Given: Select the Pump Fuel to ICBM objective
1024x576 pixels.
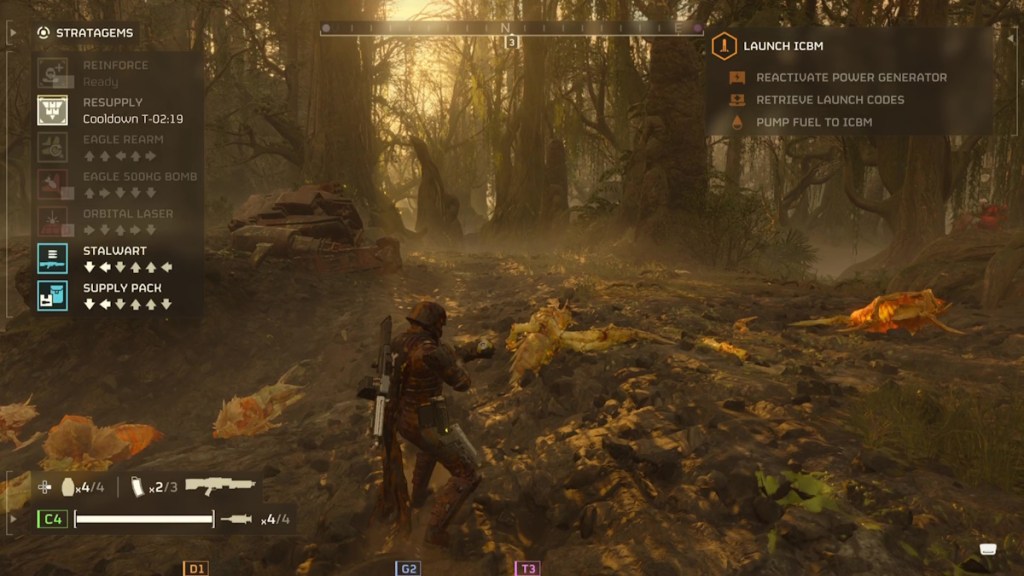Looking at the screenshot, I should (x=813, y=122).
